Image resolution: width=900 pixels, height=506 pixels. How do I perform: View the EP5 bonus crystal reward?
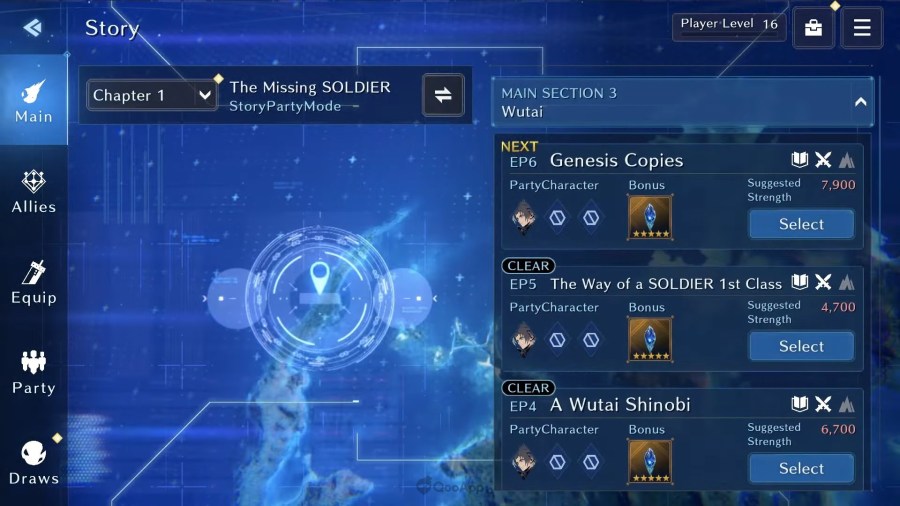tap(650, 339)
